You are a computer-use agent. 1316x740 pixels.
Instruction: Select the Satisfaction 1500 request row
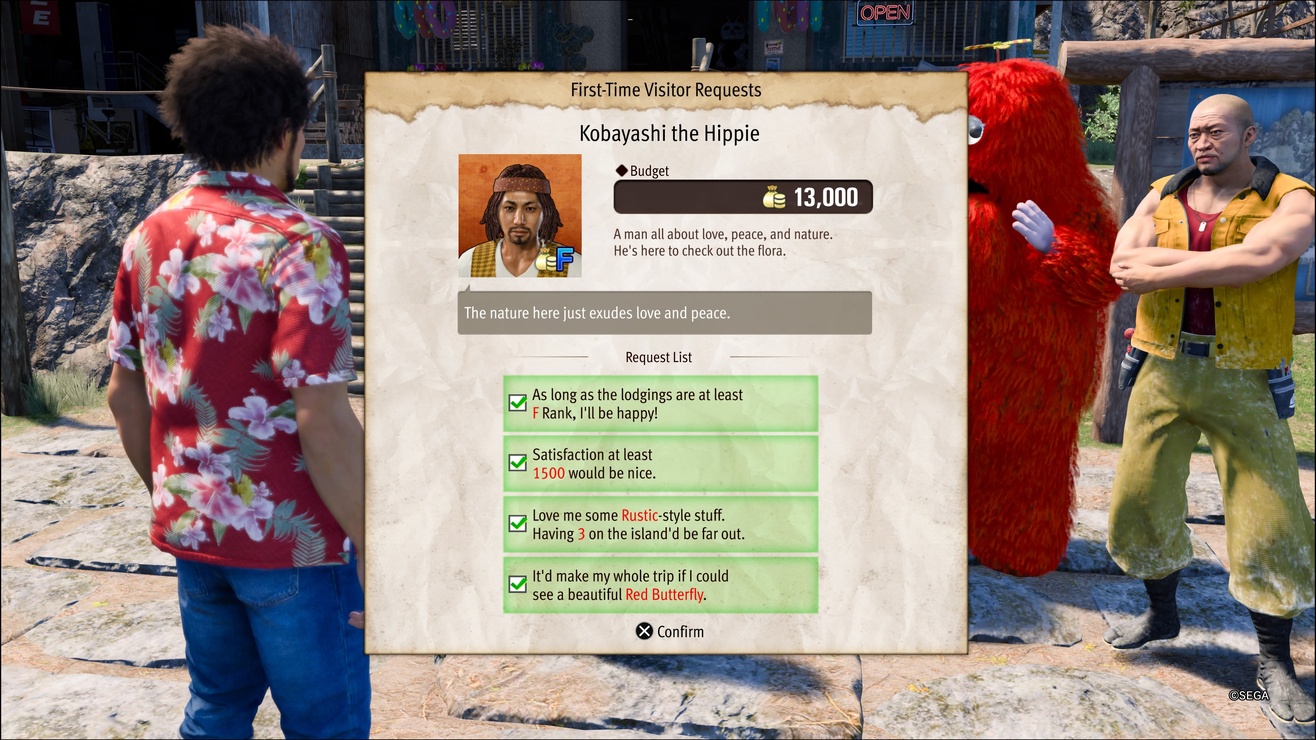point(660,463)
